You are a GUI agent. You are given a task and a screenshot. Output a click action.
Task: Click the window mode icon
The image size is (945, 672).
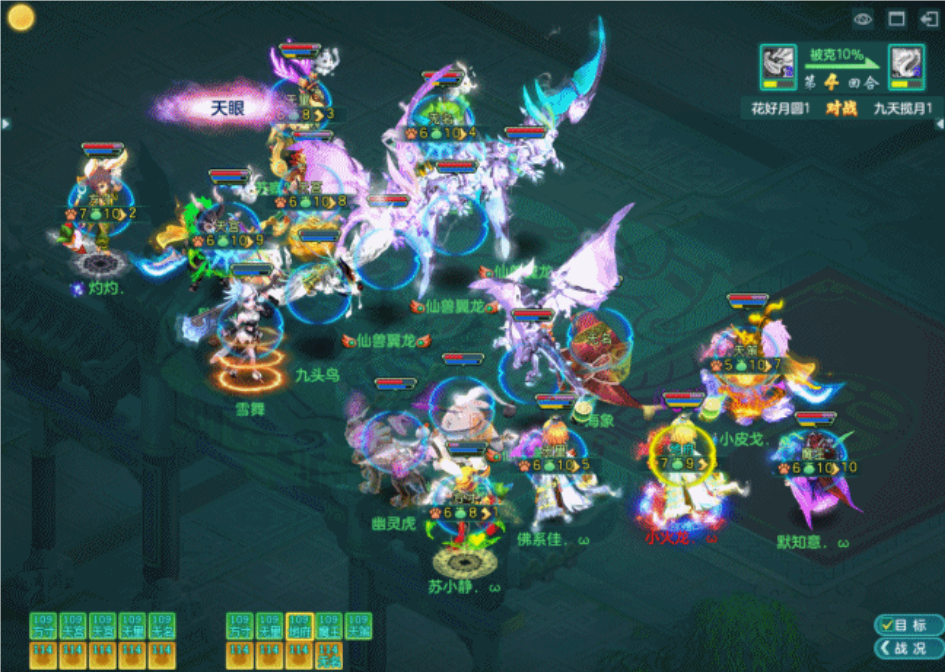[897, 19]
